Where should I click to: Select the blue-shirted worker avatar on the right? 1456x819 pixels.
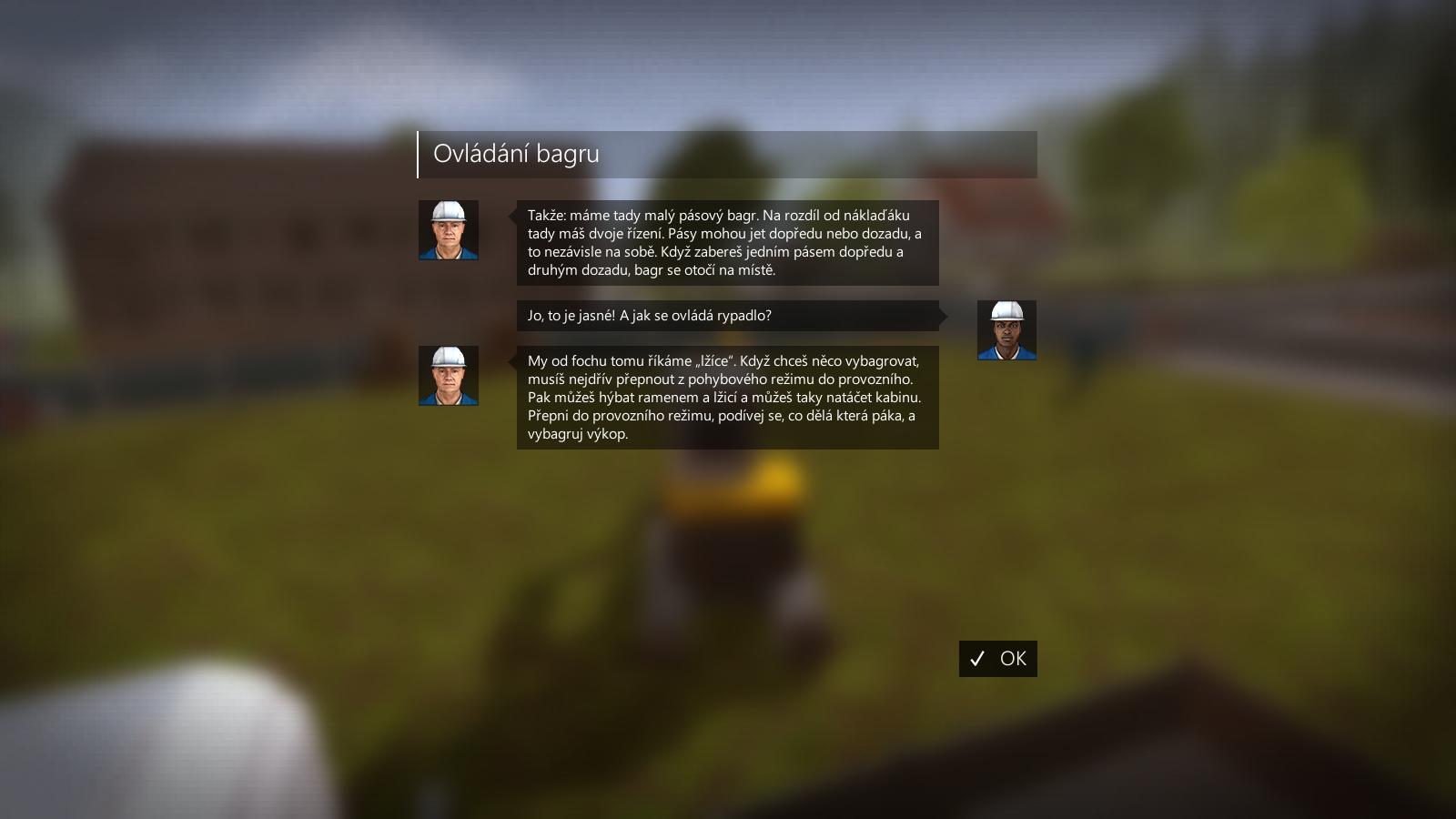(1006, 341)
